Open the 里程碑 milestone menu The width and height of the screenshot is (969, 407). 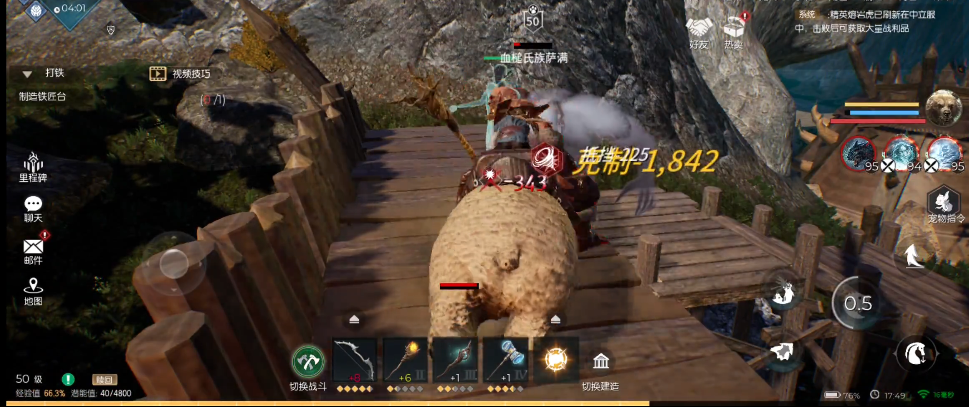tap(34, 165)
